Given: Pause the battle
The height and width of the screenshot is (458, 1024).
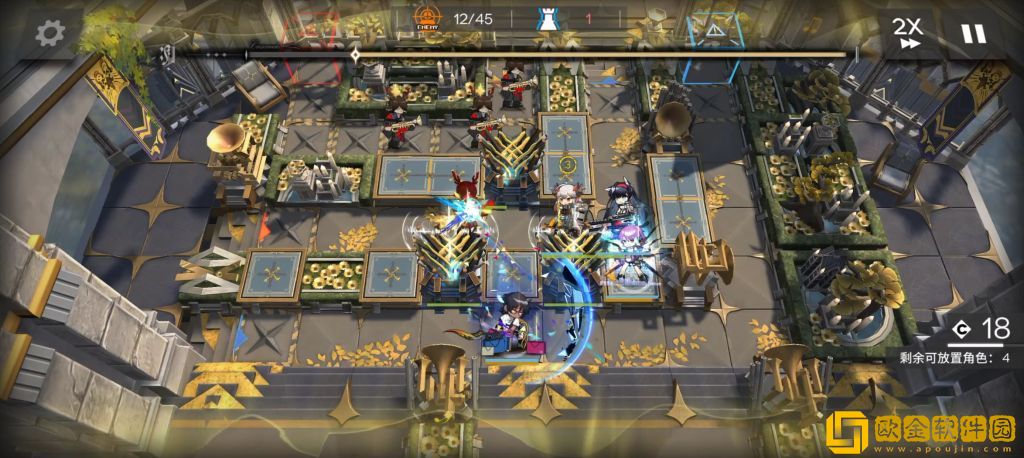Looking at the screenshot, I should click(x=972, y=33).
